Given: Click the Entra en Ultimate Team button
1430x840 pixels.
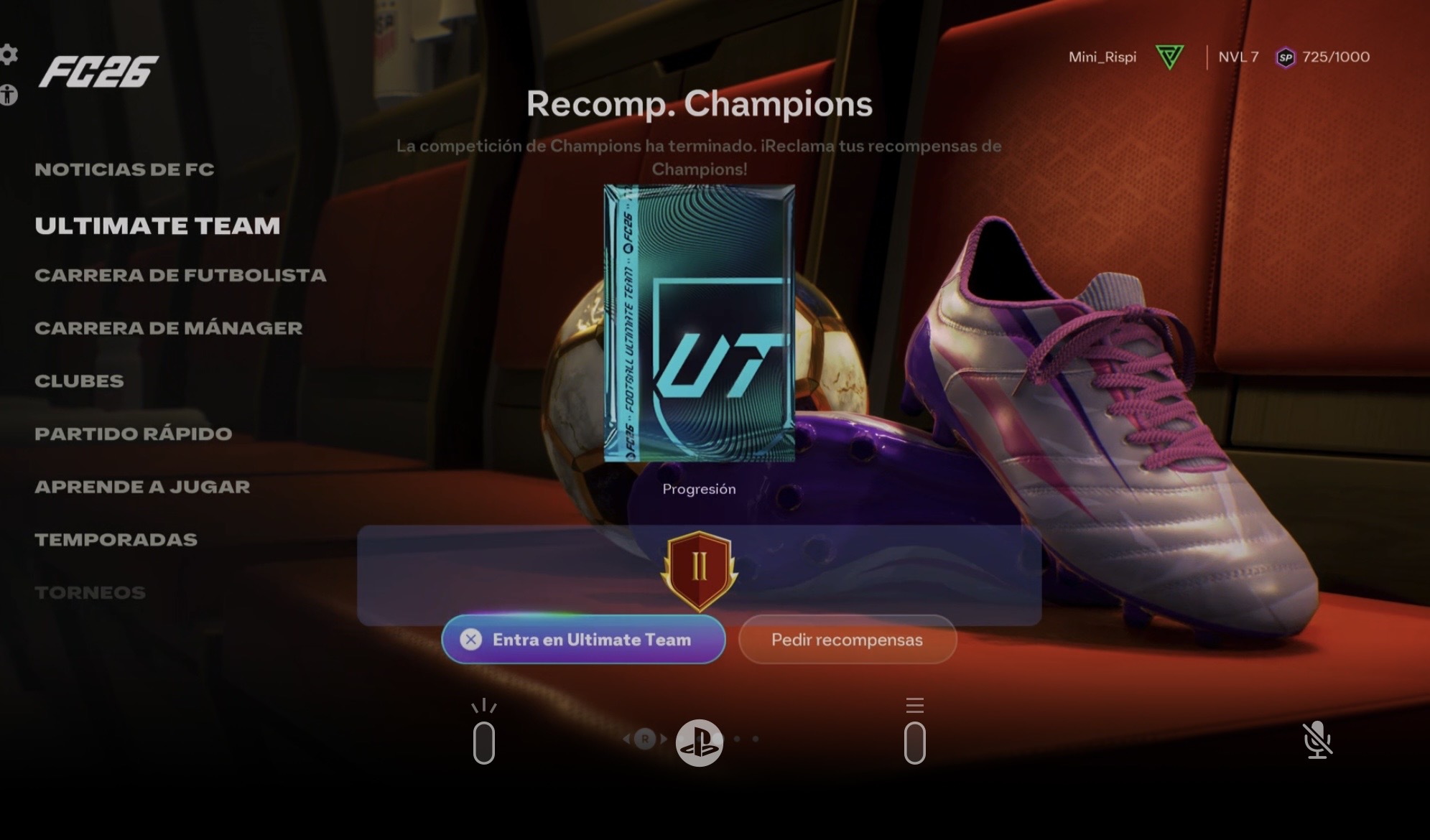Looking at the screenshot, I should click(583, 639).
